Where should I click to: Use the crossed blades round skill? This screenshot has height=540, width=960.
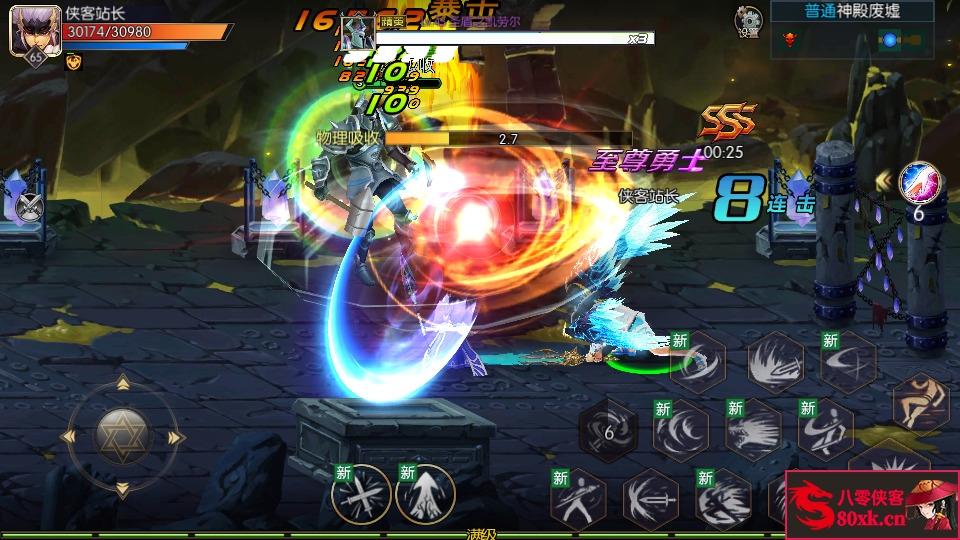(x=361, y=494)
